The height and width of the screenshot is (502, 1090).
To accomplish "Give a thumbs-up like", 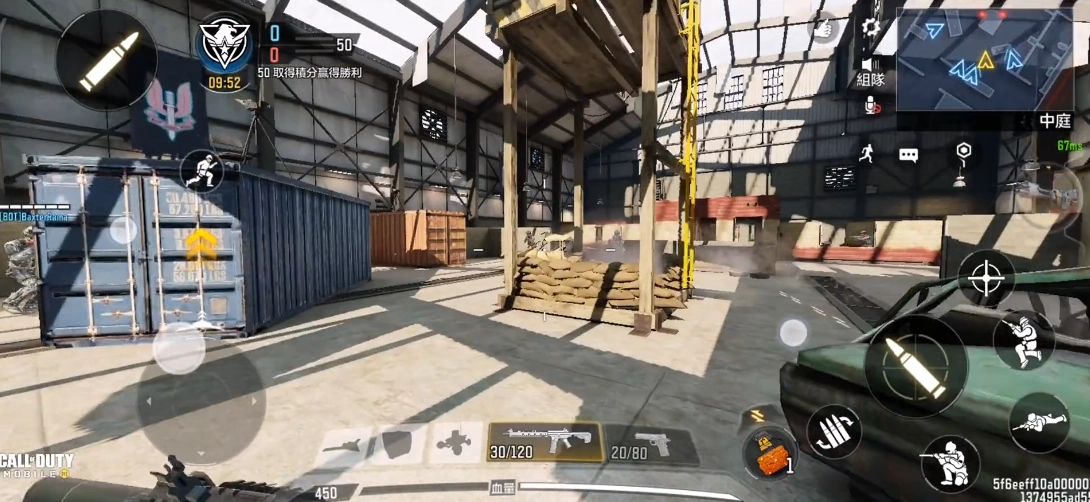I will point(823,27).
